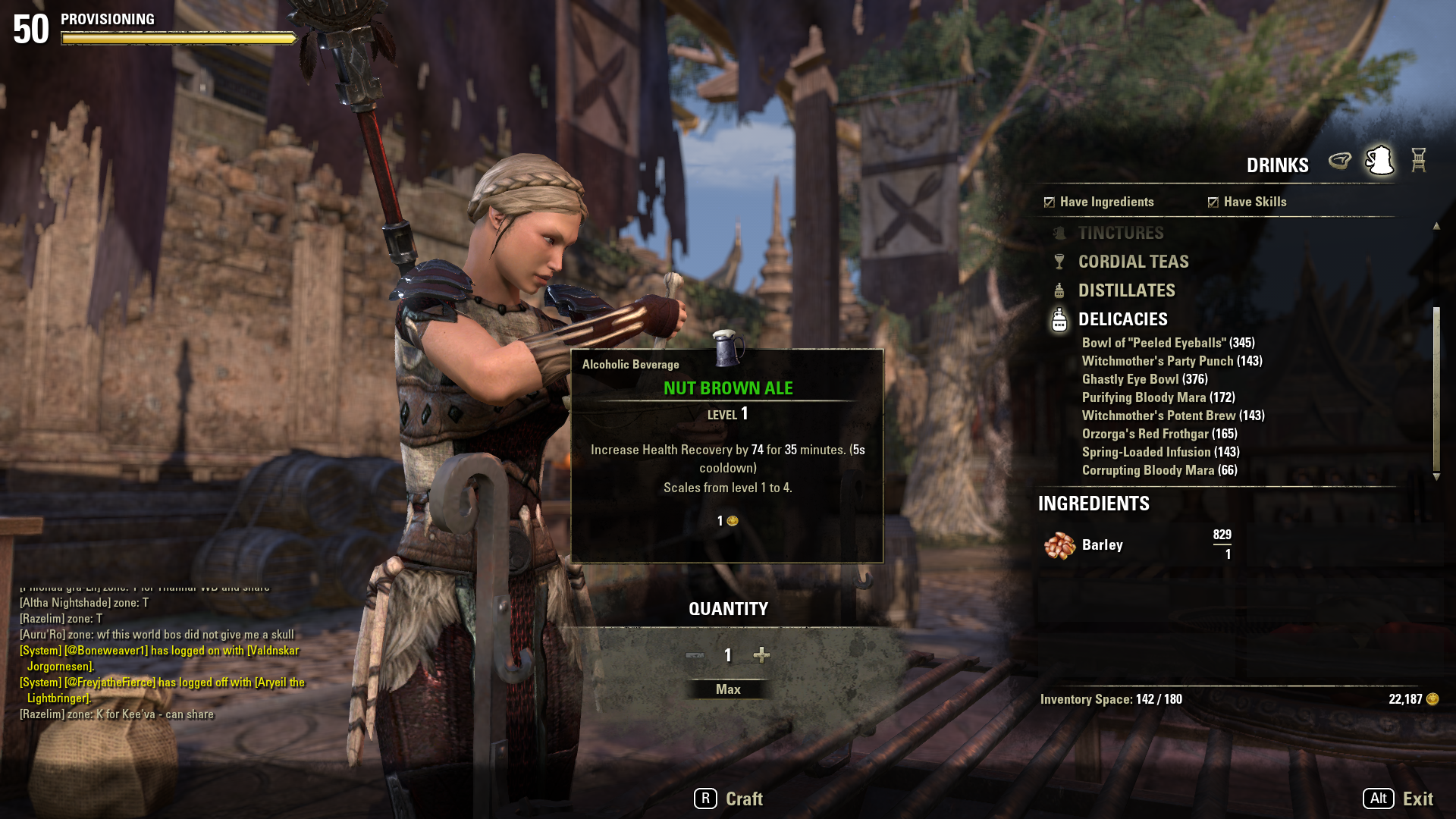Set quantity to Max

[728, 689]
